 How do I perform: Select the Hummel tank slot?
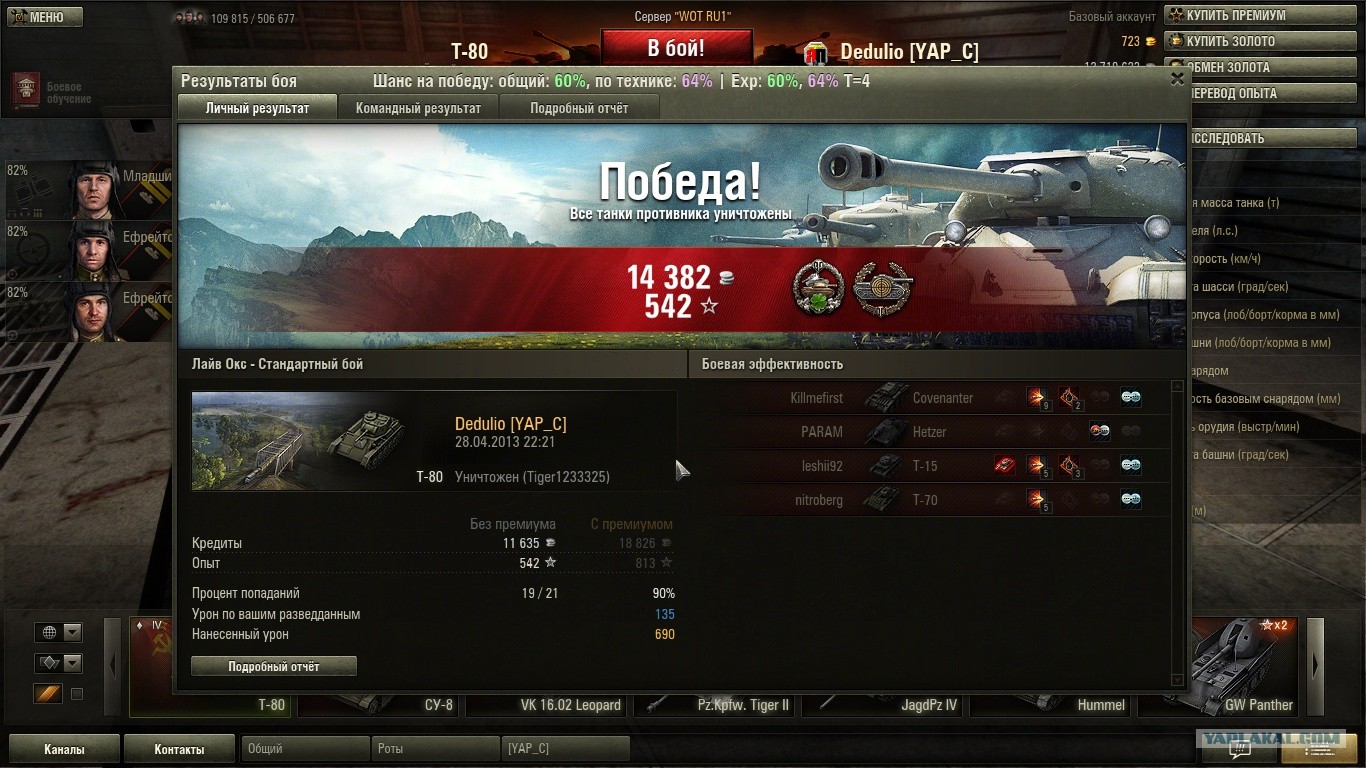click(x=1052, y=704)
